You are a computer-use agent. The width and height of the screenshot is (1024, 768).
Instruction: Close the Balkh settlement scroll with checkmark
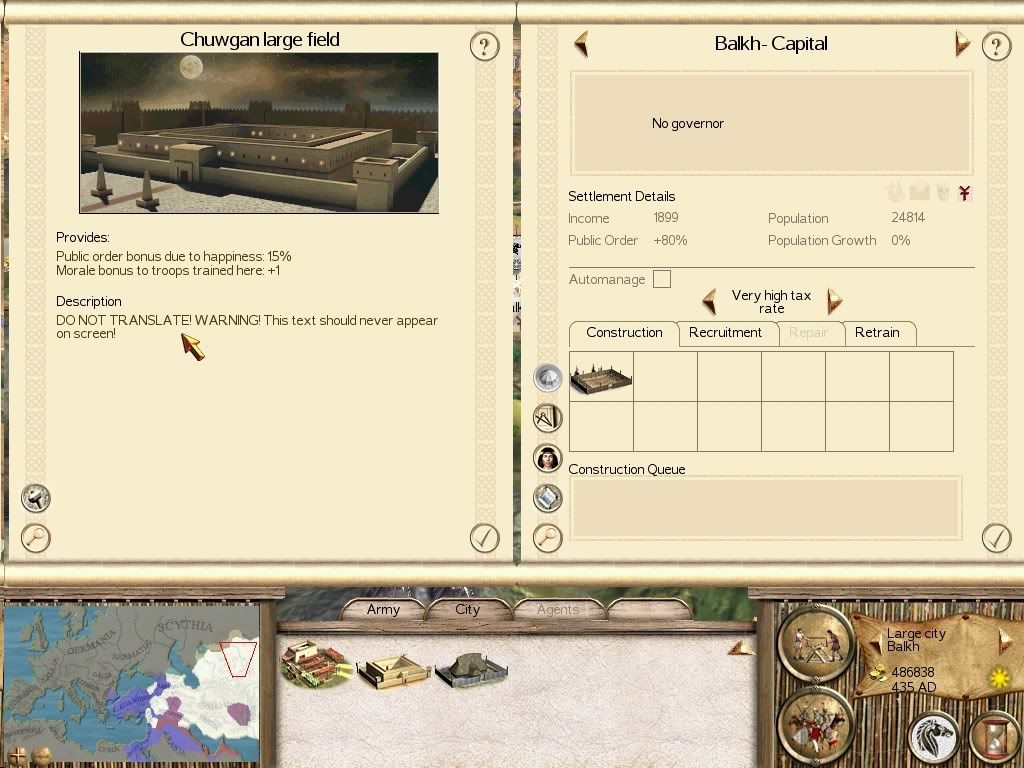point(996,538)
